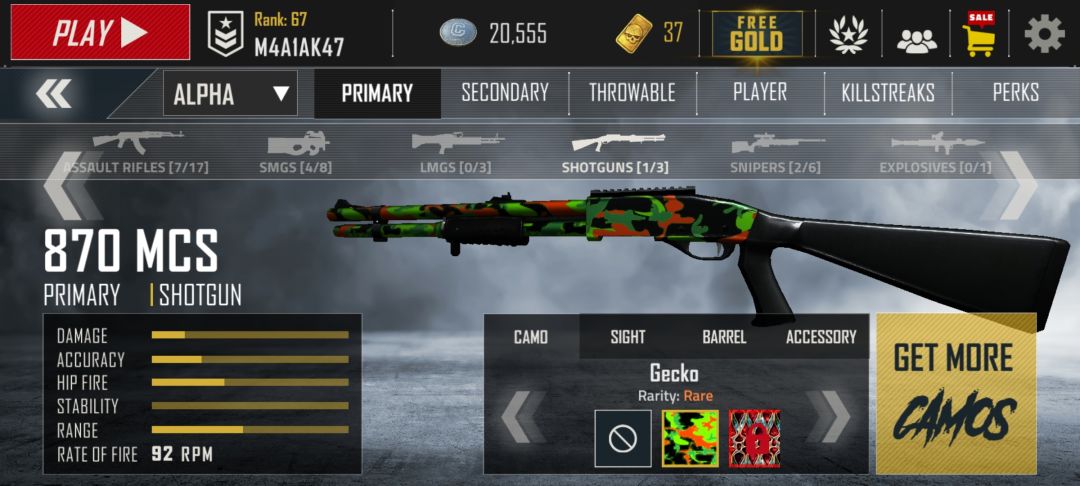This screenshot has width=1080, height=486.
Task: Select the no-camo option slot
Action: click(623, 439)
